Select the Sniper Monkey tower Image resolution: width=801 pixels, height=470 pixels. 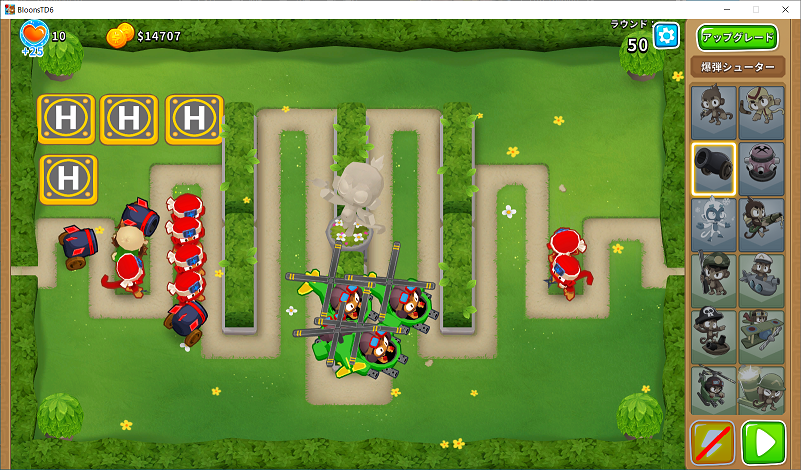pos(714,280)
